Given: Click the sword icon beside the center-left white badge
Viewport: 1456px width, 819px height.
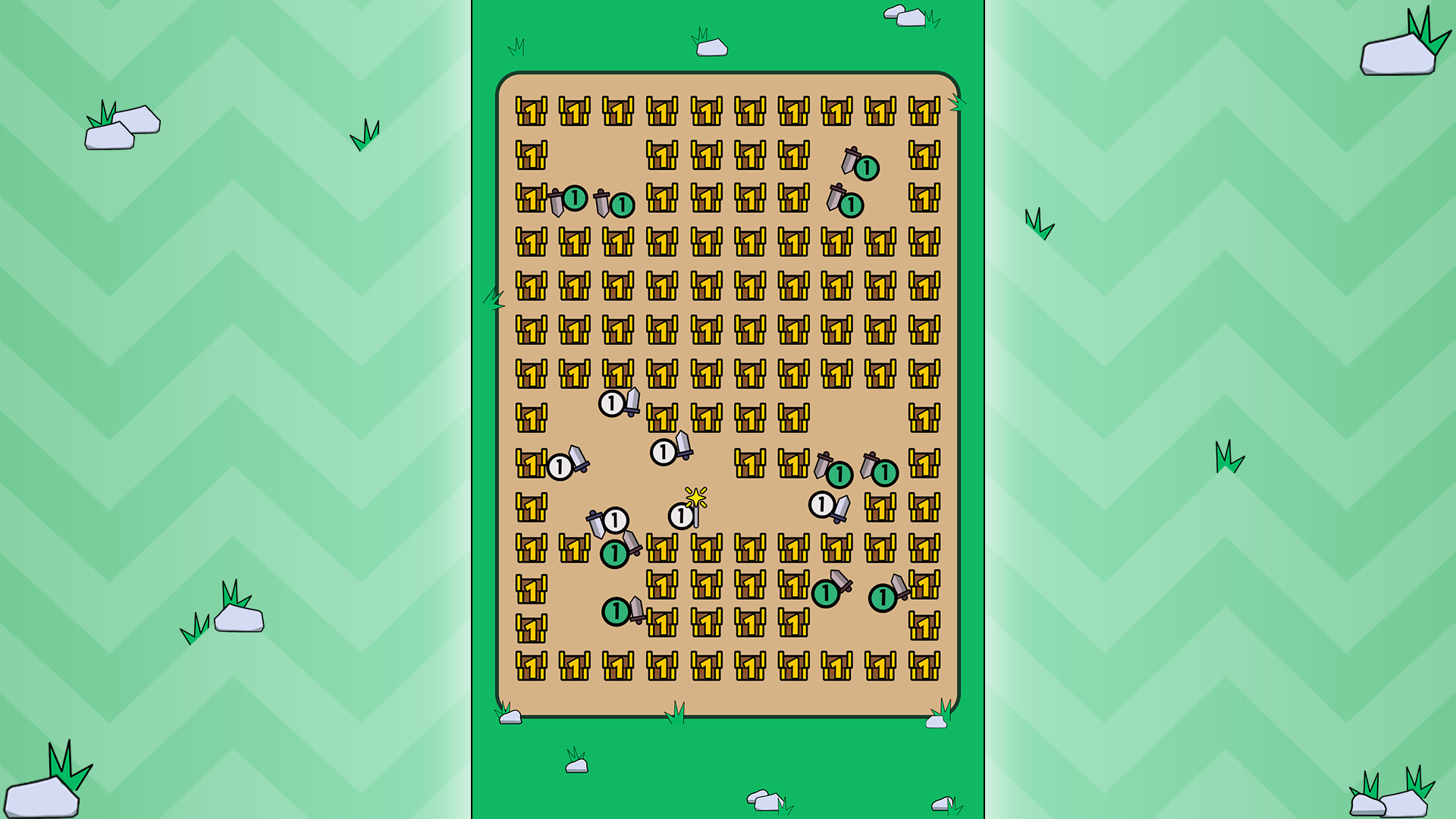Looking at the screenshot, I should point(579,460).
